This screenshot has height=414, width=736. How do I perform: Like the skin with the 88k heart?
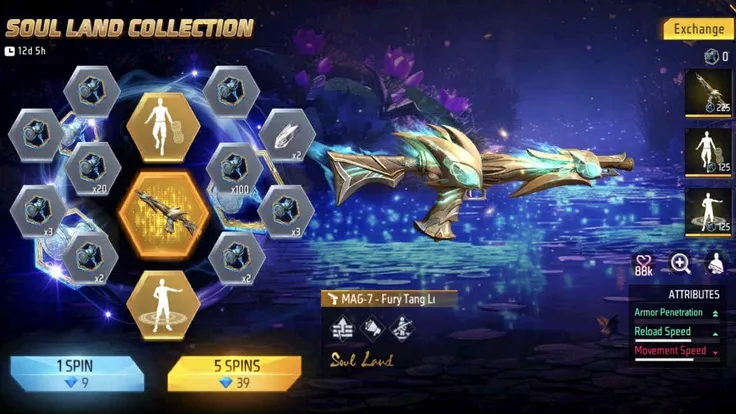(644, 264)
